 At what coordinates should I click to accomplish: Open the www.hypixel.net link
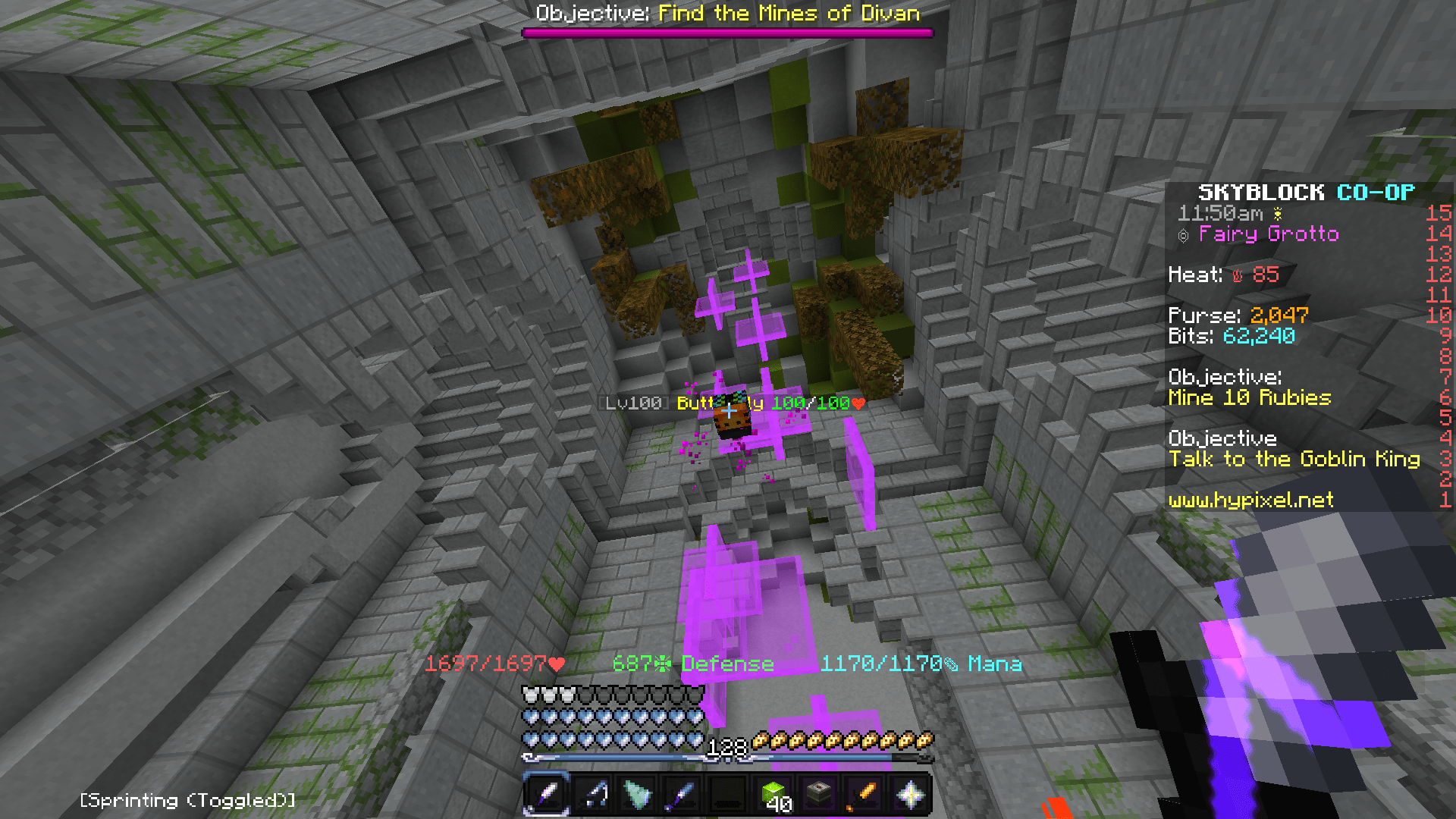coord(1251,500)
